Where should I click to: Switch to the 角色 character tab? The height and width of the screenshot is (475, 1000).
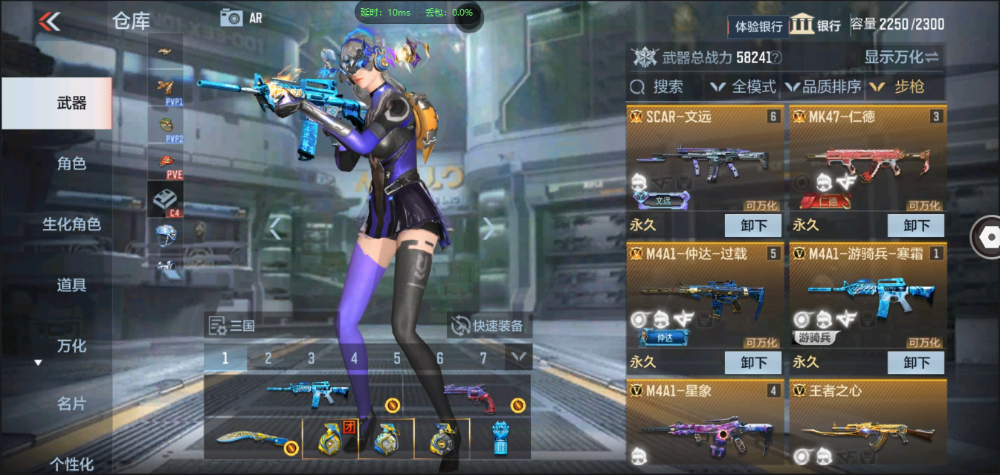coord(71,163)
